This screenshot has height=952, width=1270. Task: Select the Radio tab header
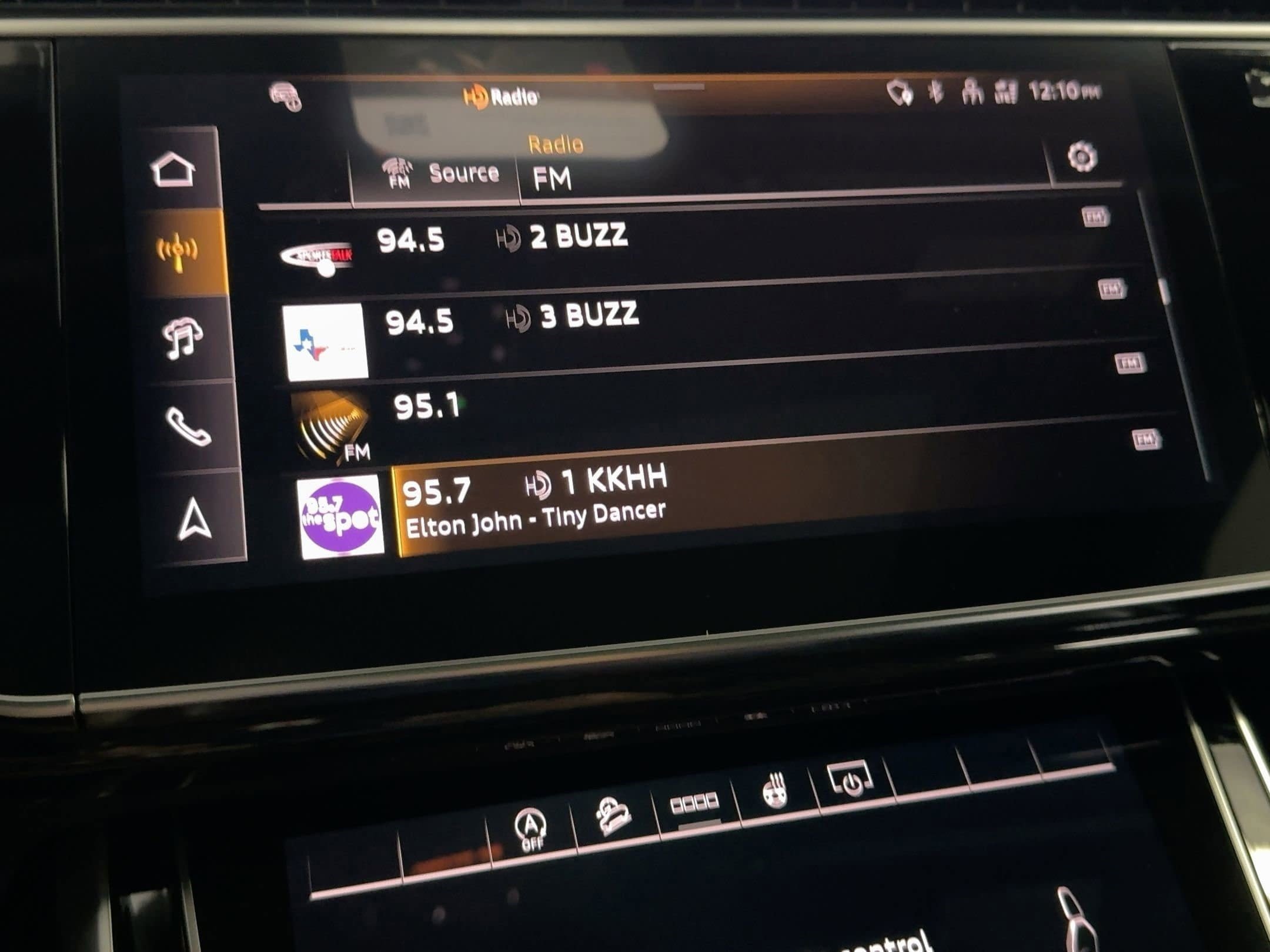click(554, 145)
